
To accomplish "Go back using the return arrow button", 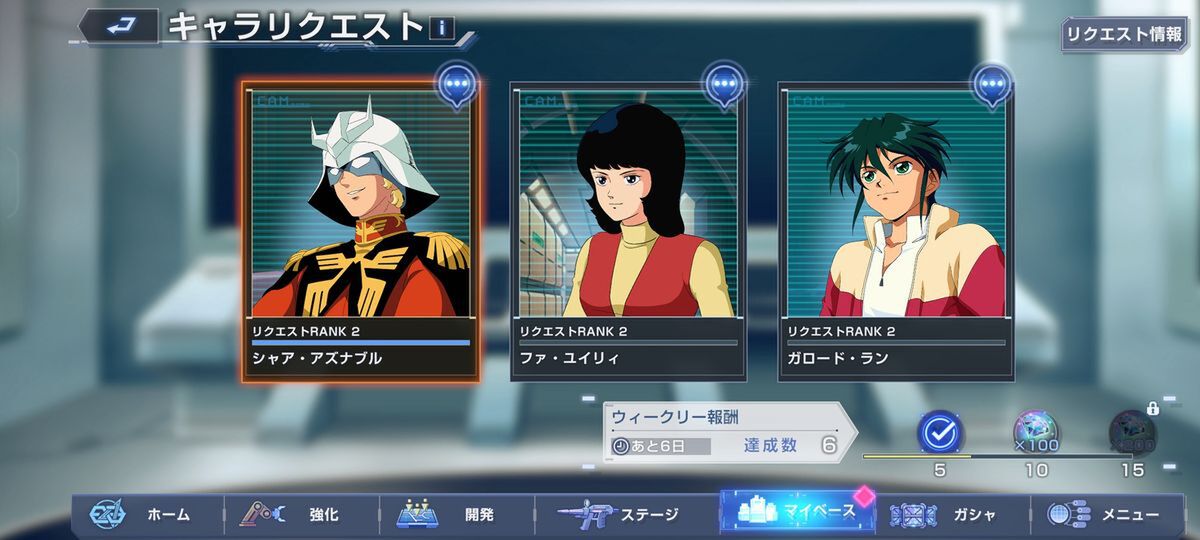I will click(118, 26).
